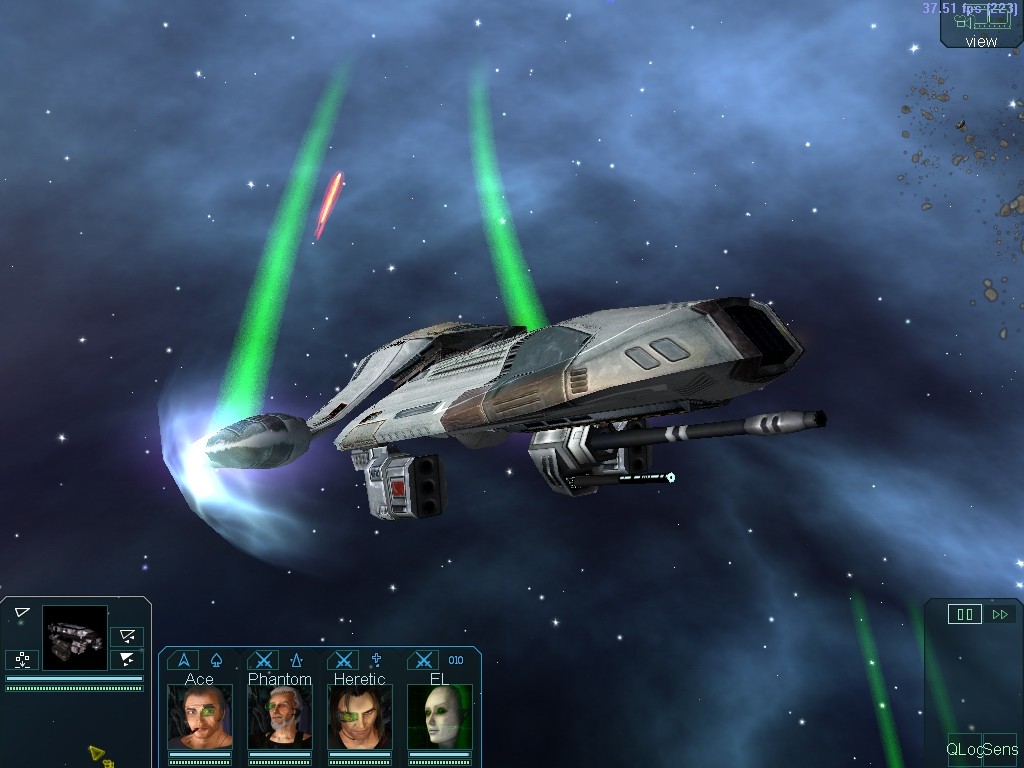The width and height of the screenshot is (1024, 768).
Task: Click crossed swords icon above EL
Action: click(424, 660)
